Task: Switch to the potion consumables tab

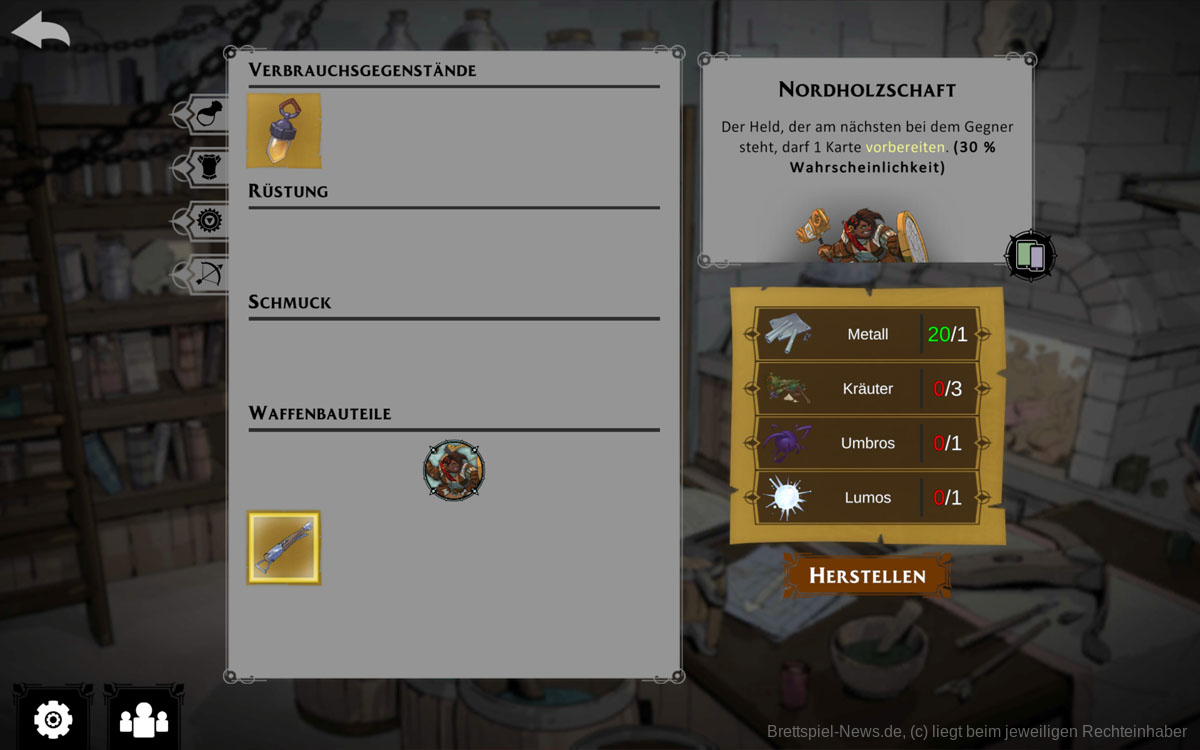Action: pos(205,115)
